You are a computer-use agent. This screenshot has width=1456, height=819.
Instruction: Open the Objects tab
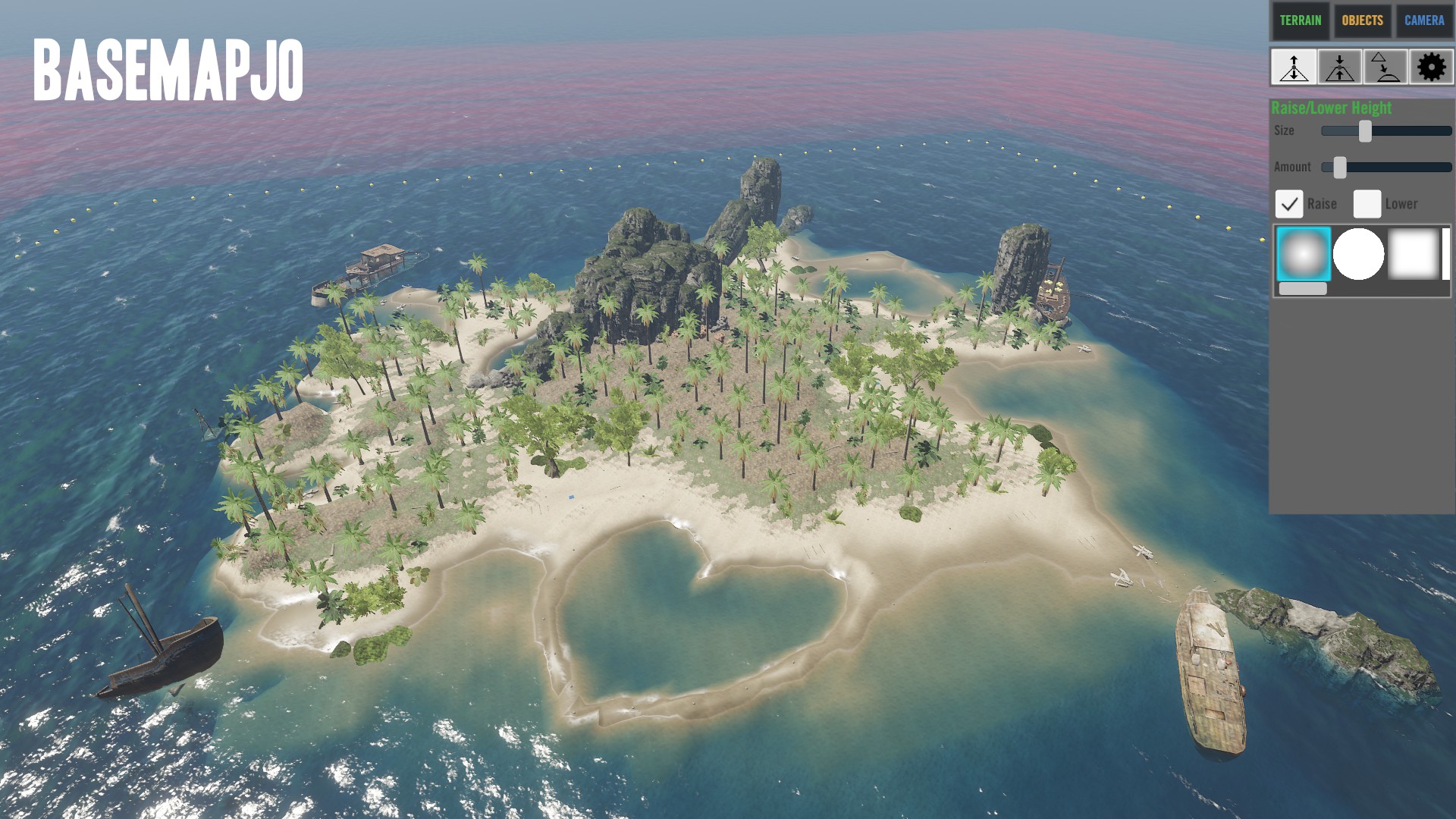coord(1362,20)
